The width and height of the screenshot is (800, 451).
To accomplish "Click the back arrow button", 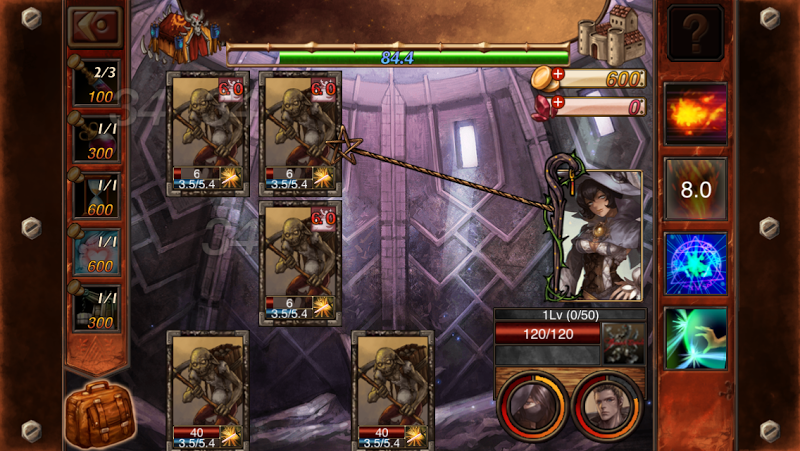I will (x=95, y=27).
